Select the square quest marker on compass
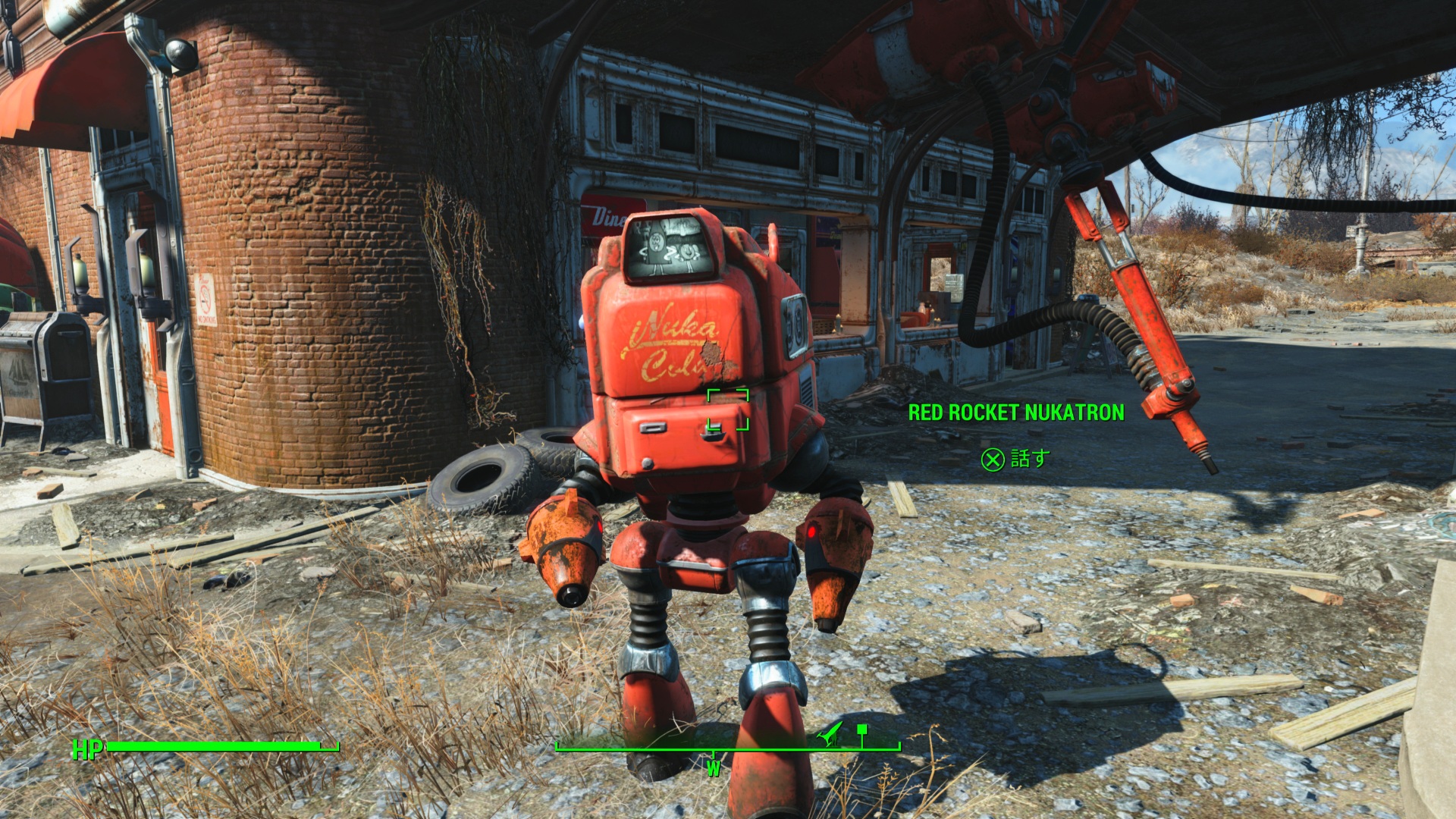This screenshot has height=819, width=1456. pos(861,730)
